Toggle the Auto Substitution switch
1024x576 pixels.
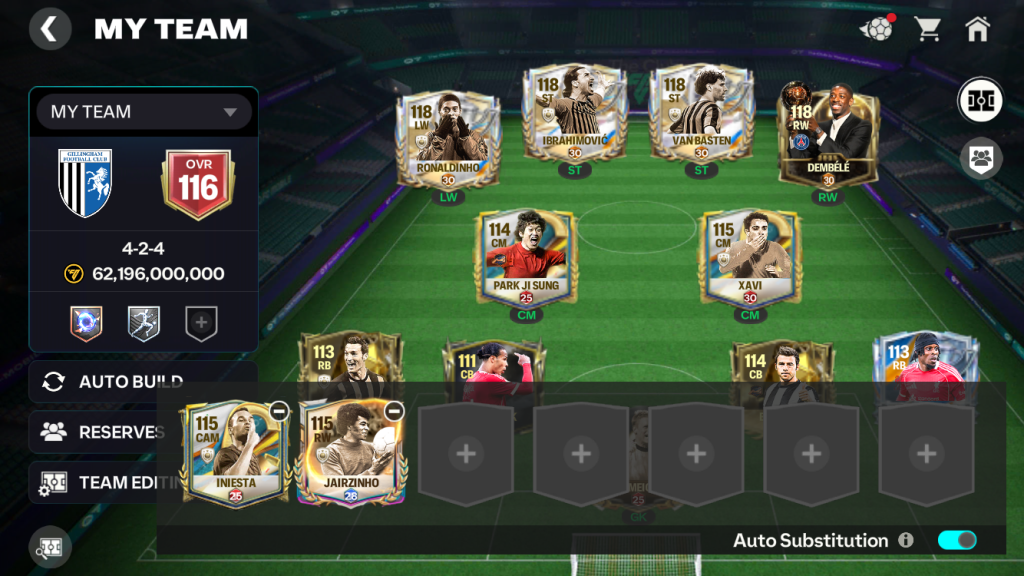[957, 540]
